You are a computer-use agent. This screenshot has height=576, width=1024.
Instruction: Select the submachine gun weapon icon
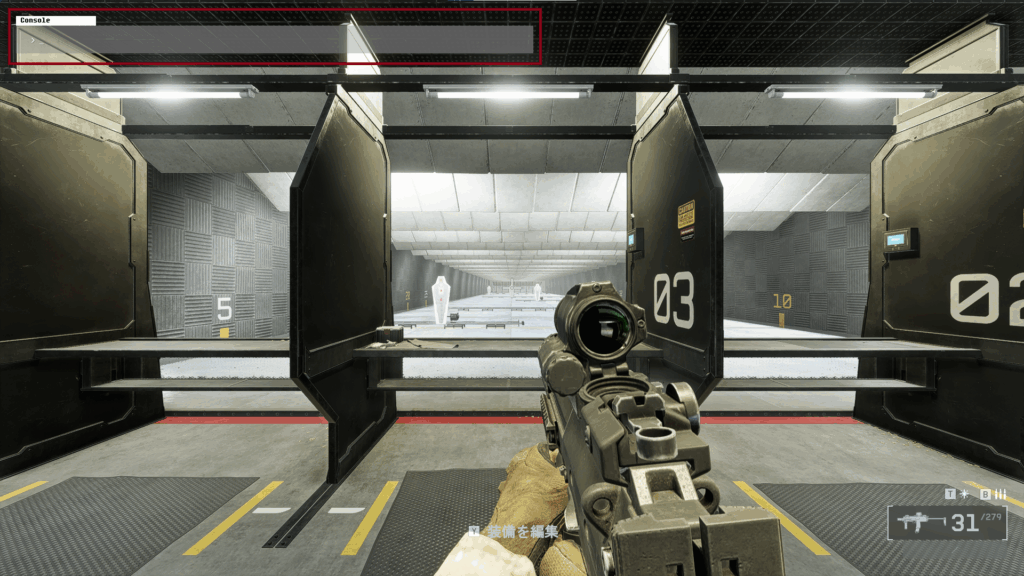click(x=918, y=522)
